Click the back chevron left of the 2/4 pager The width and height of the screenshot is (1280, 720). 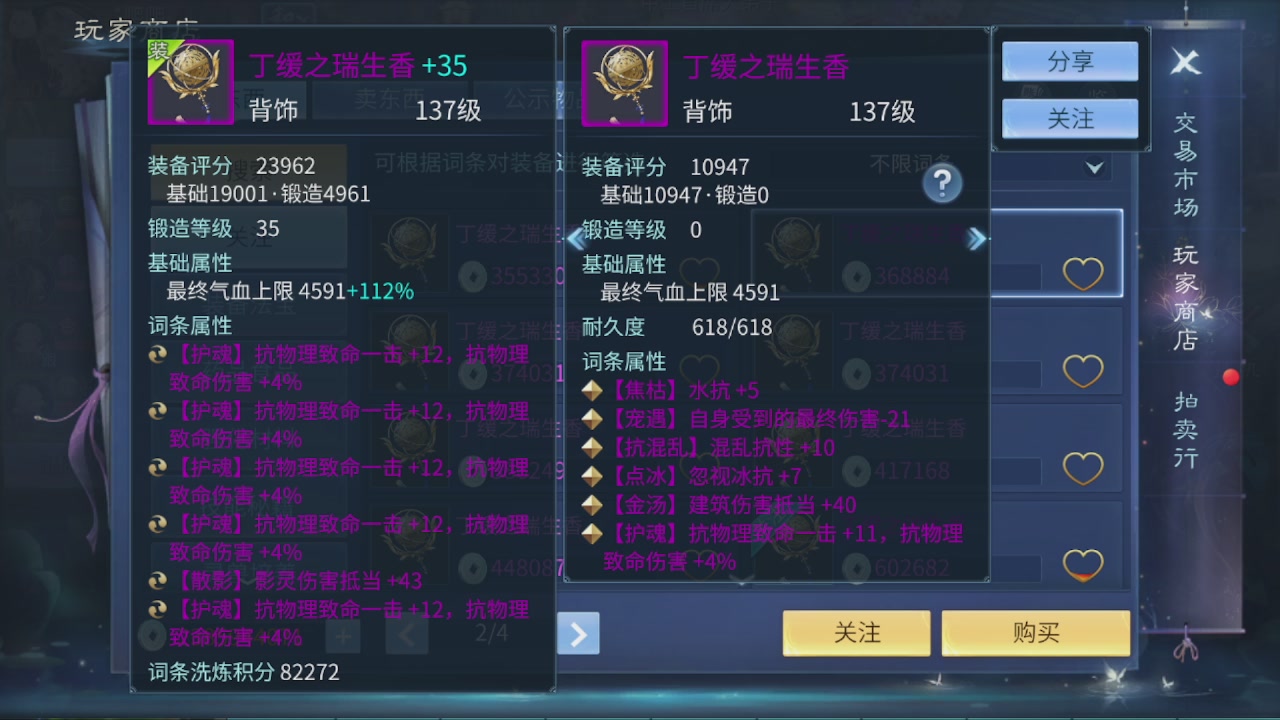[x=407, y=634]
